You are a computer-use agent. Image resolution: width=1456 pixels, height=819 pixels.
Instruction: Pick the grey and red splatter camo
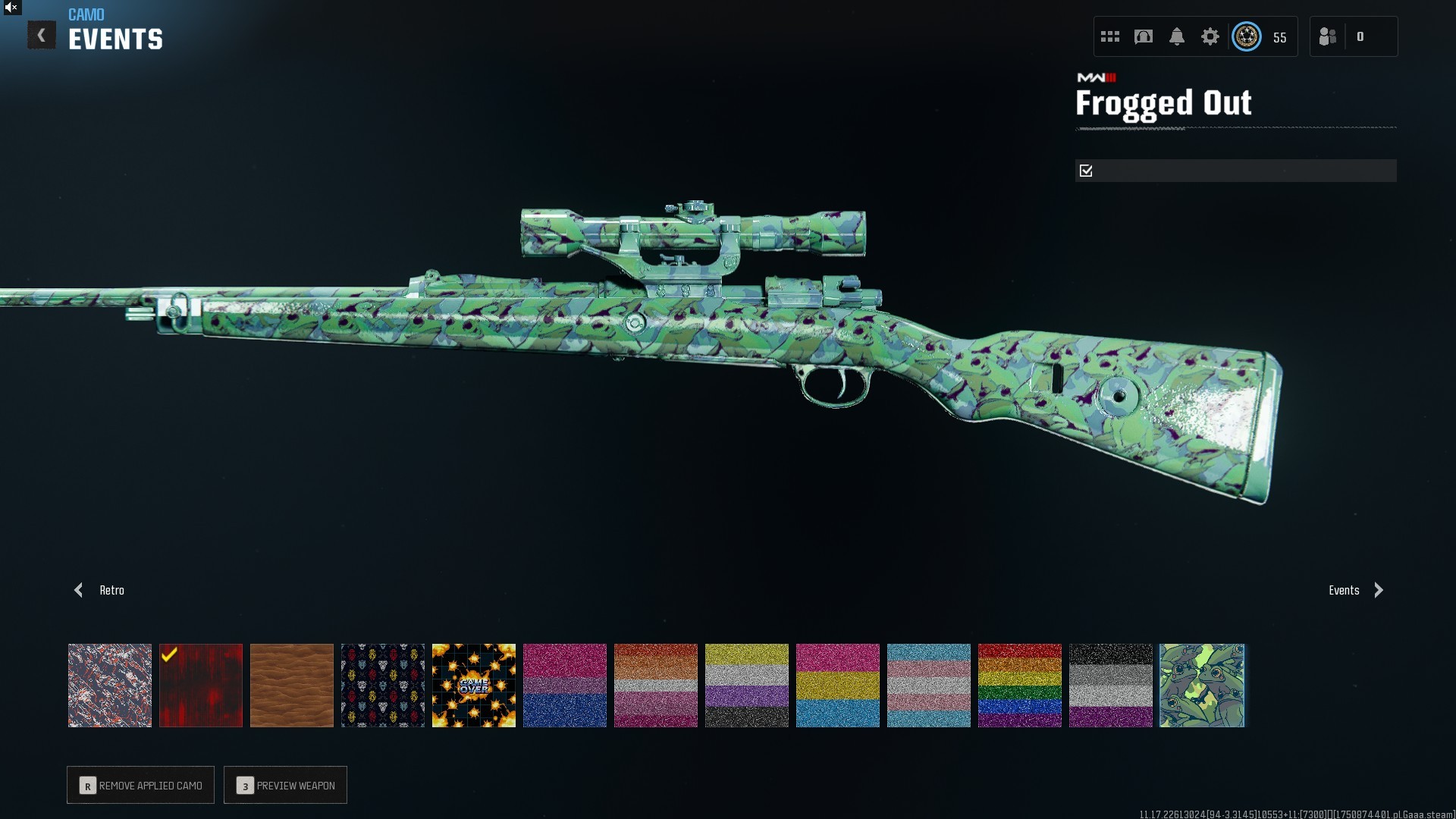coord(110,686)
